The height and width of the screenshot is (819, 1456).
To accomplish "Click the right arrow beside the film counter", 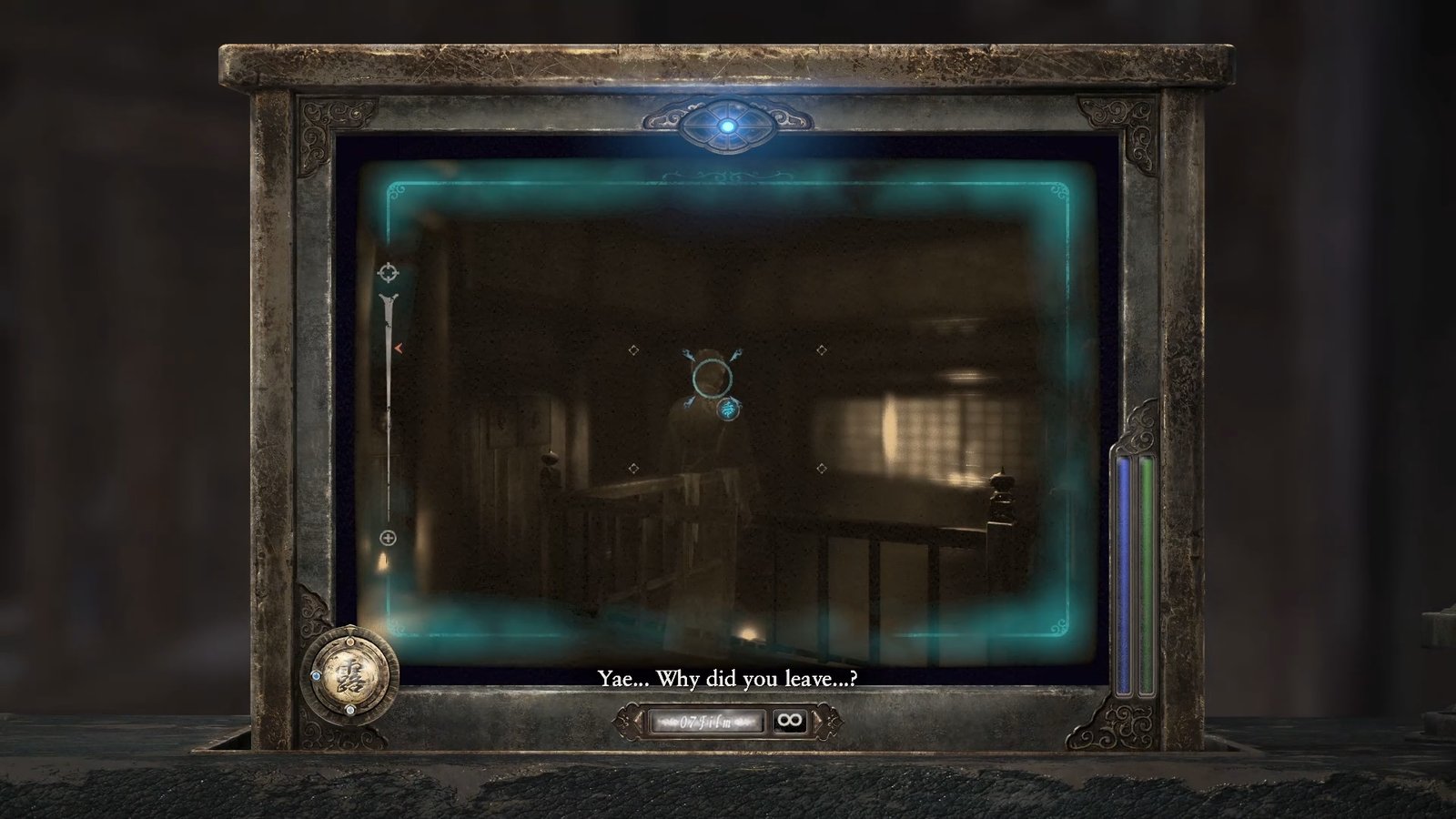I will pyautogui.click(x=817, y=719).
